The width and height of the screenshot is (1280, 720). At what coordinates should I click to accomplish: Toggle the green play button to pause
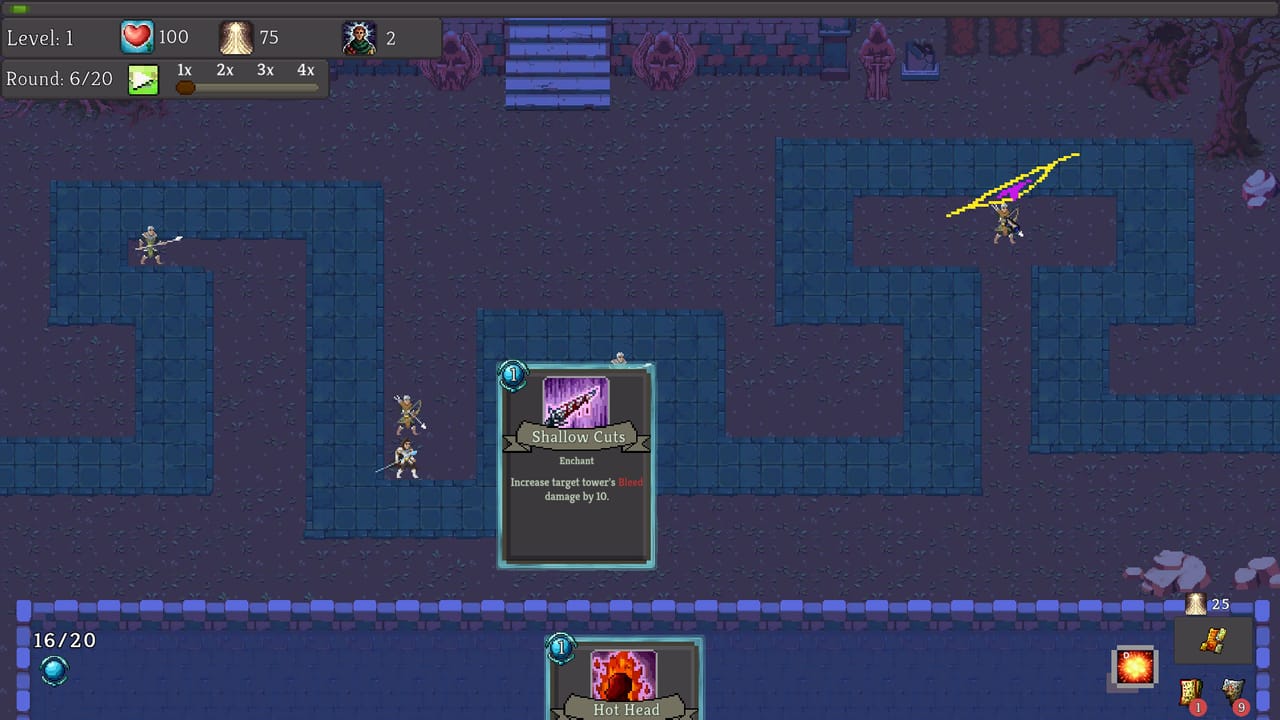point(143,78)
